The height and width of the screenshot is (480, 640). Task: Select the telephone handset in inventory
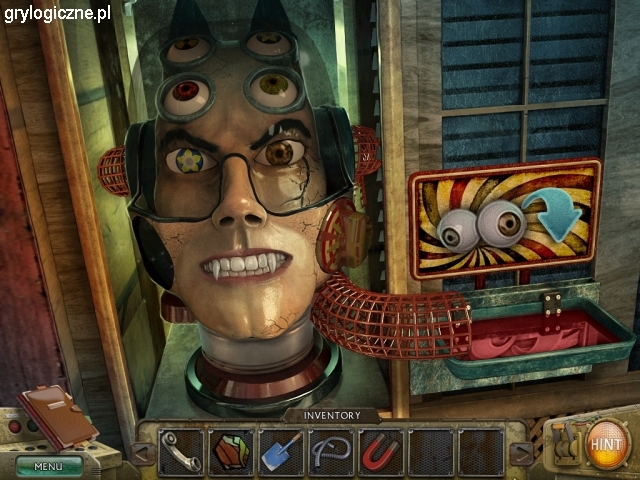(x=181, y=451)
